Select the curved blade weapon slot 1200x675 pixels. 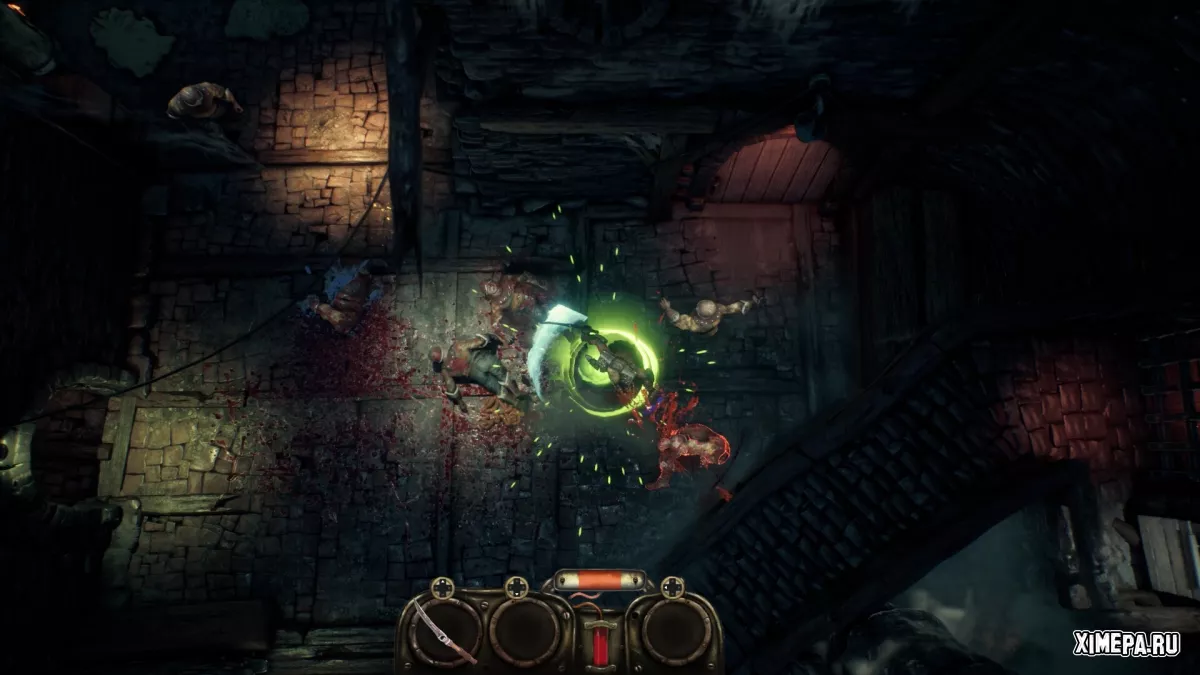pos(444,631)
